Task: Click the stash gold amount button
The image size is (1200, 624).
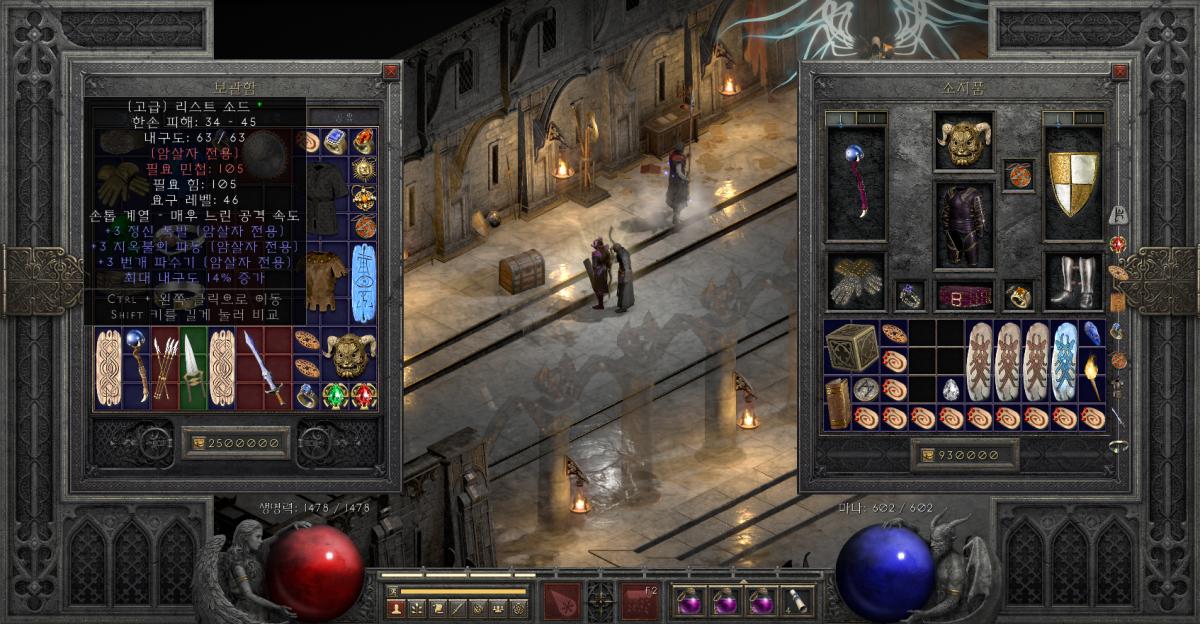Action: pyautogui.click(x=236, y=442)
